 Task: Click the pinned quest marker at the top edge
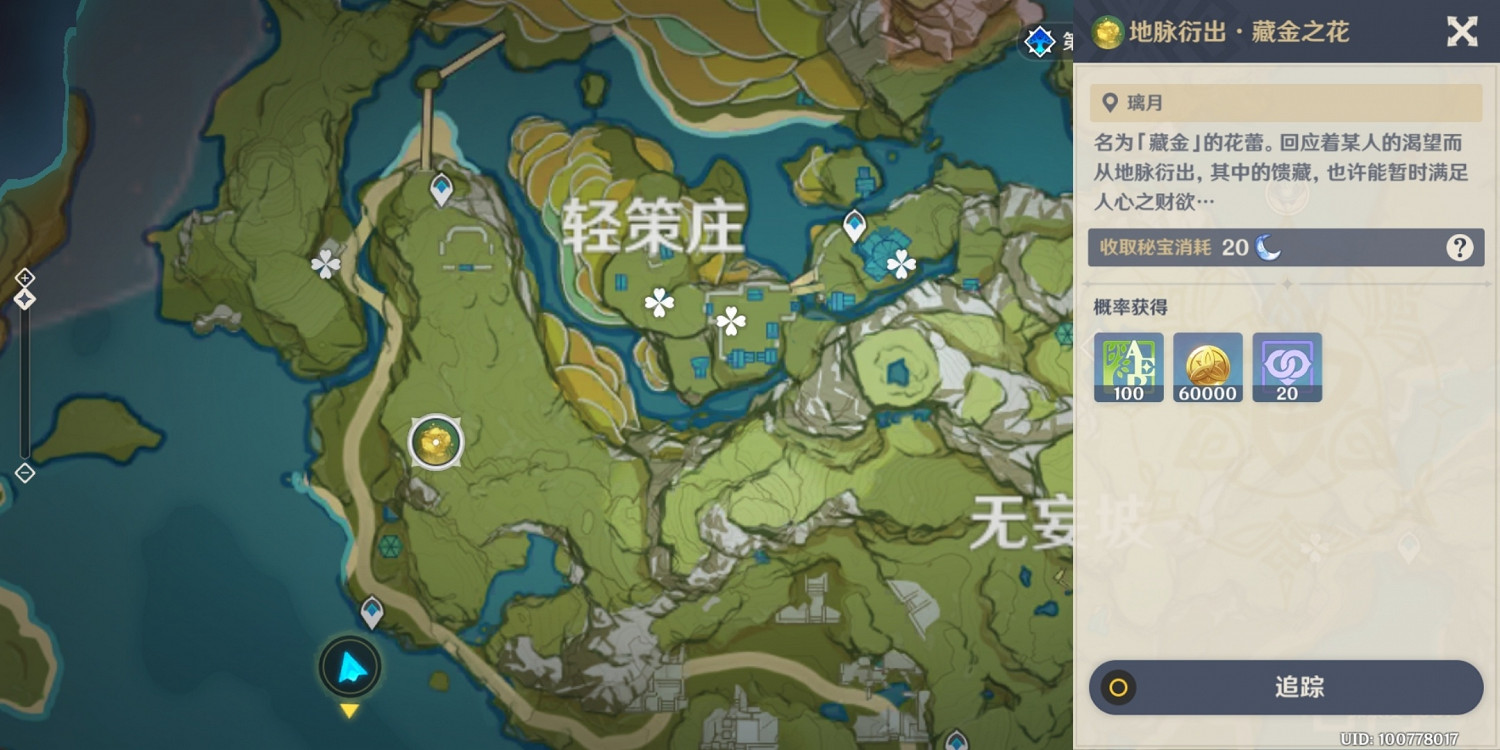(1040, 40)
